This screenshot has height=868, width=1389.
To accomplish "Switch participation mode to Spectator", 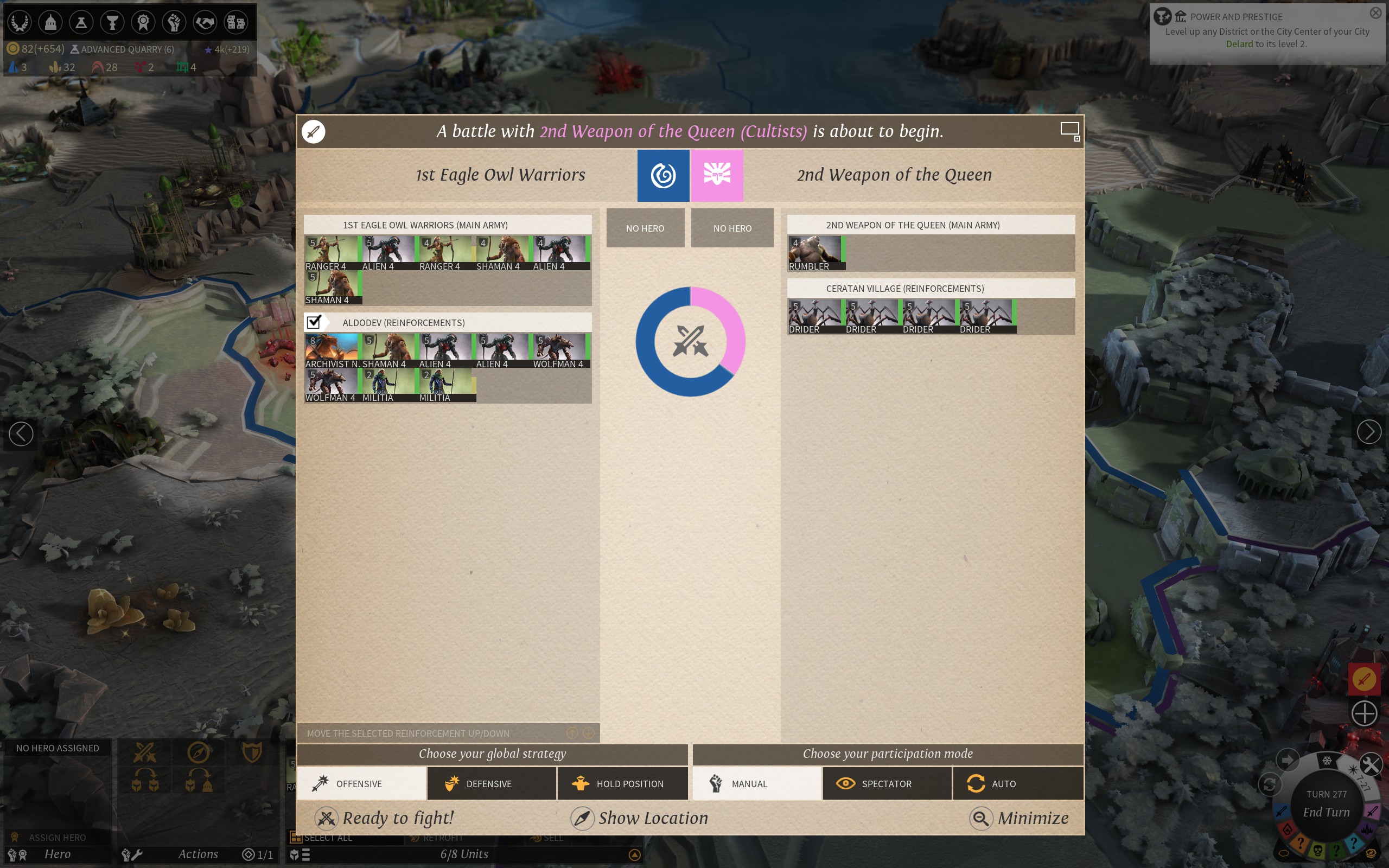I will tap(887, 783).
